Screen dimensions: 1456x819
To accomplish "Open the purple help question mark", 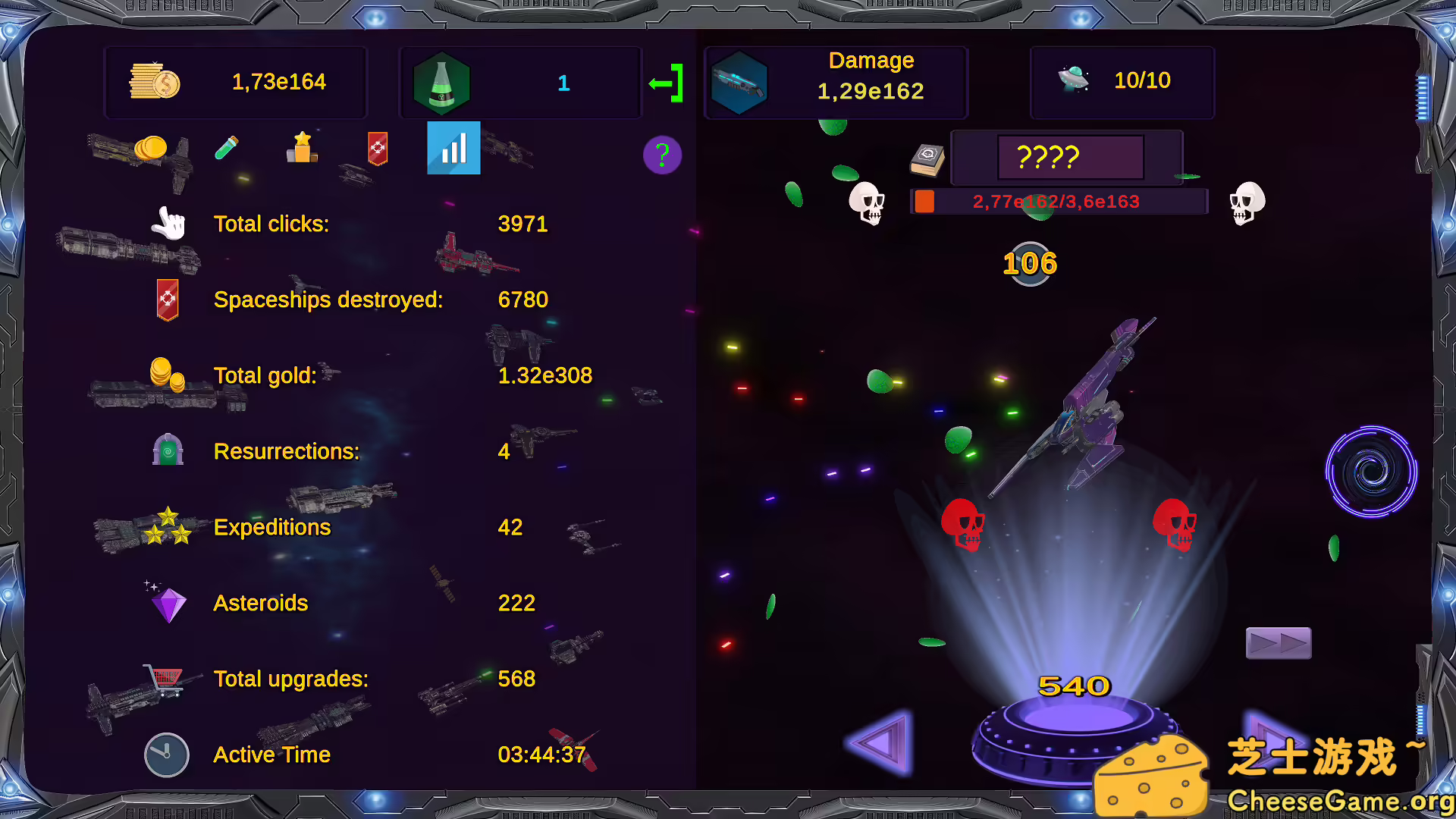I will pos(662,155).
